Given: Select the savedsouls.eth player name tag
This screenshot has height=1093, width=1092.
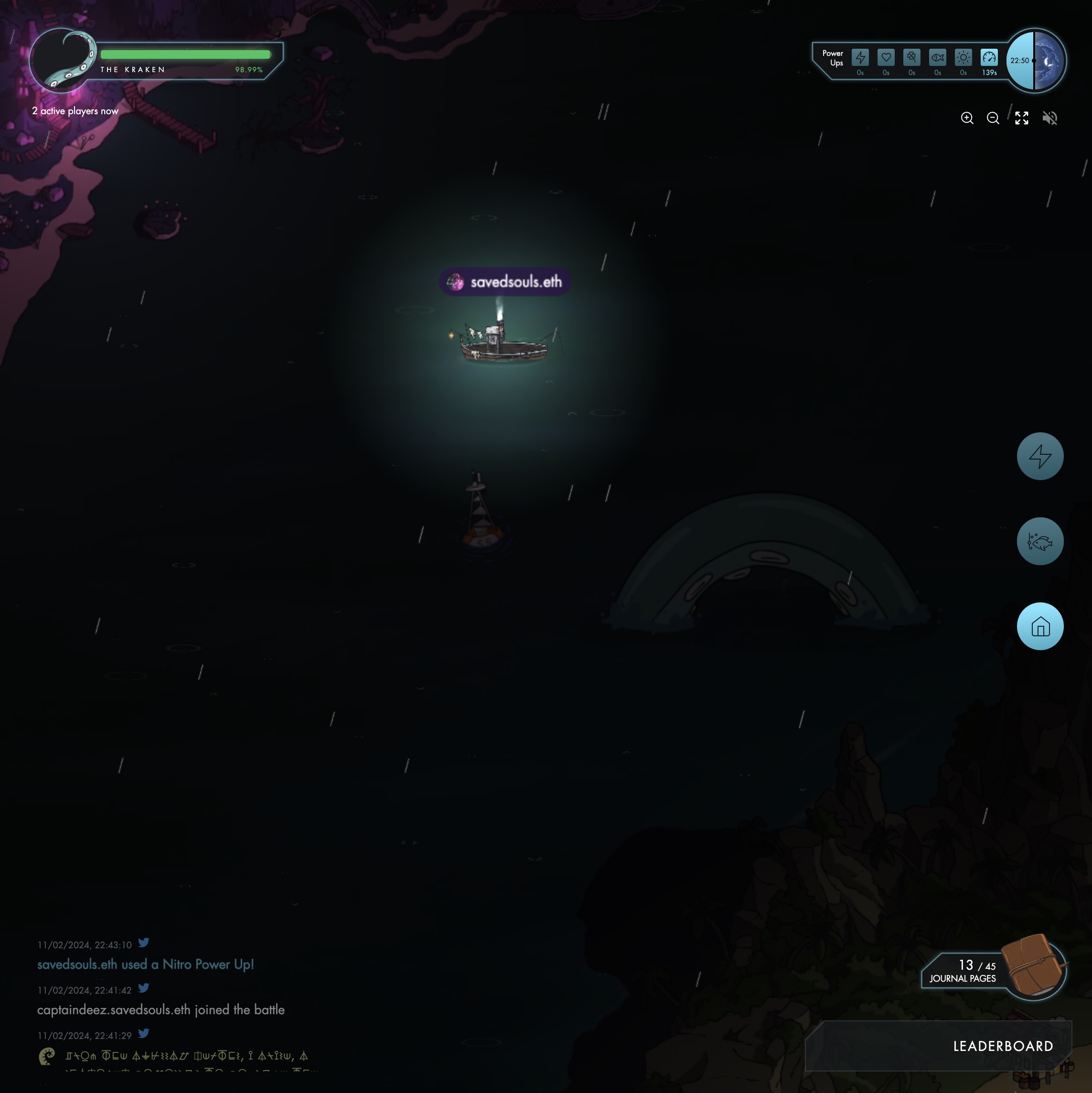Looking at the screenshot, I should (505, 282).
